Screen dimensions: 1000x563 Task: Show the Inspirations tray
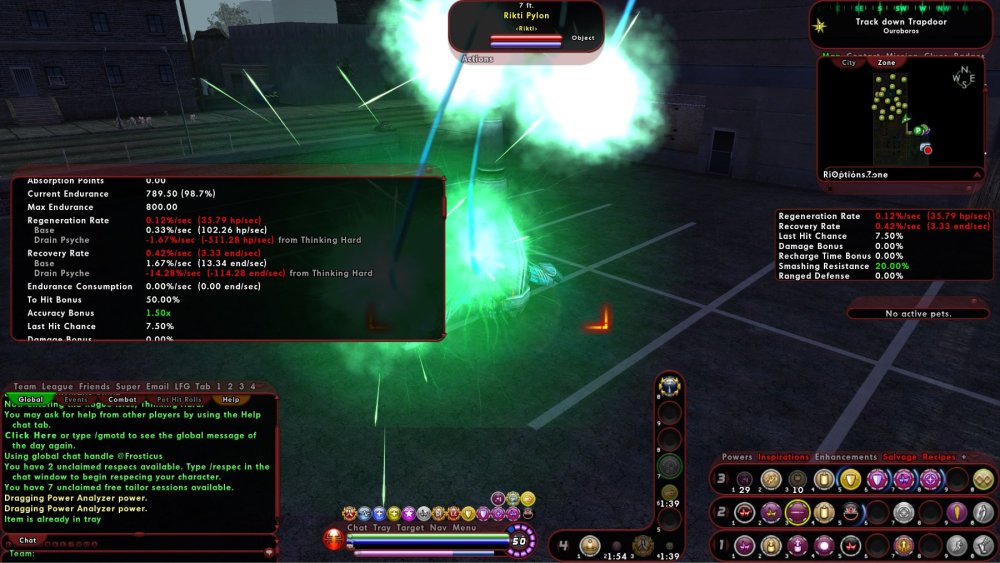point(783,457)
